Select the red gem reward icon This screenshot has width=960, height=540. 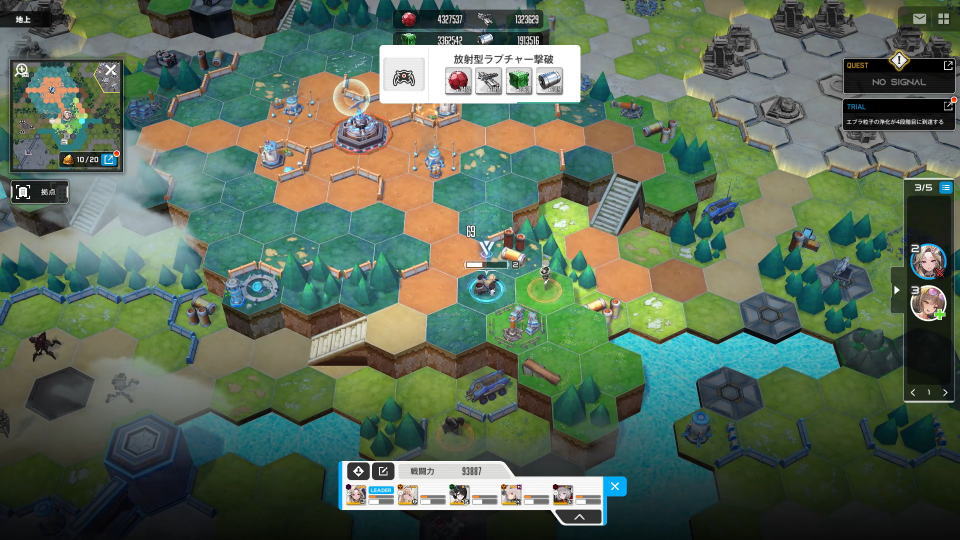click(458, 82)
